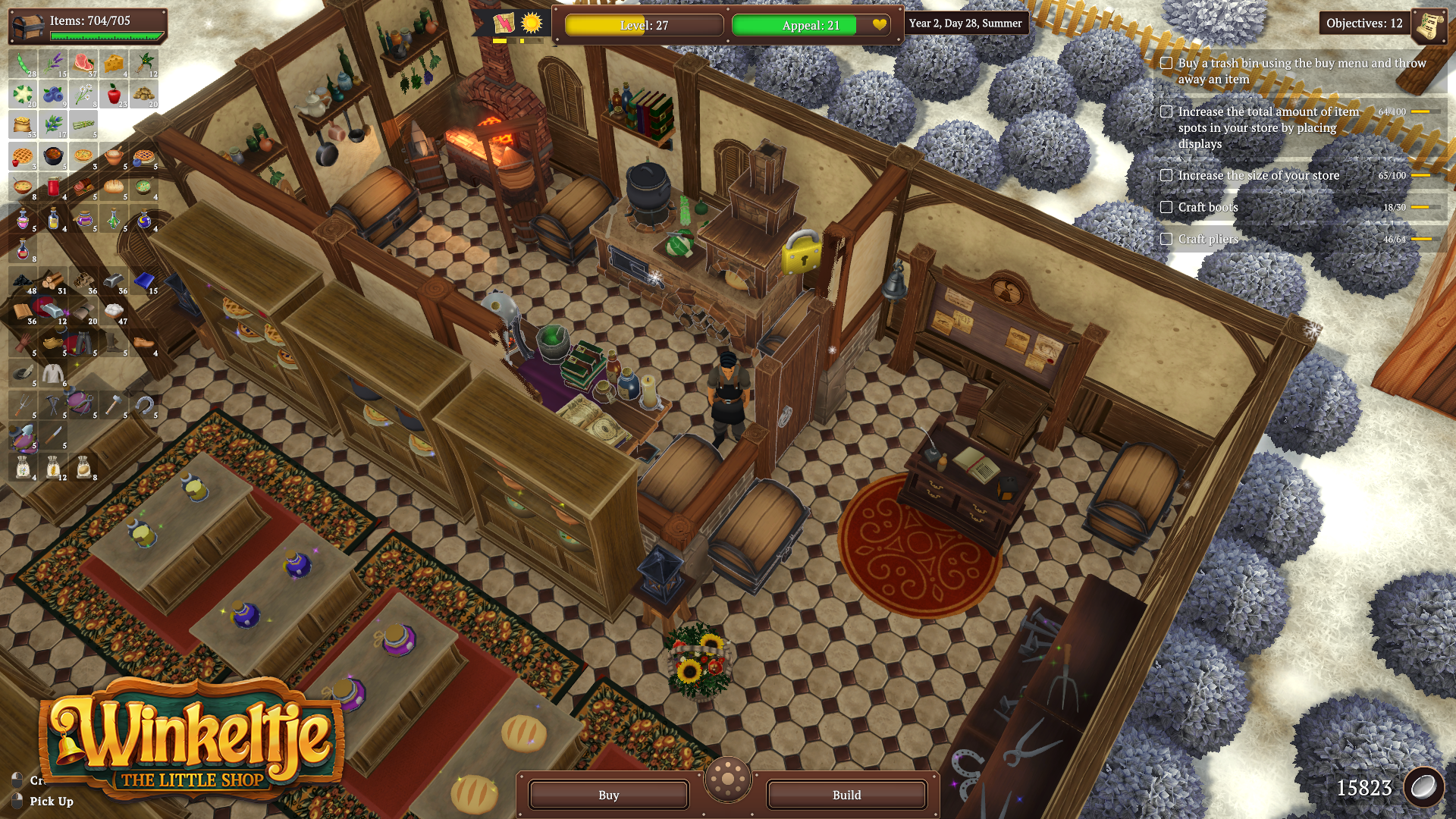1456x819 pixels.
Task: Check off the Craft boots objective
Action: (x=1166, y=206)
